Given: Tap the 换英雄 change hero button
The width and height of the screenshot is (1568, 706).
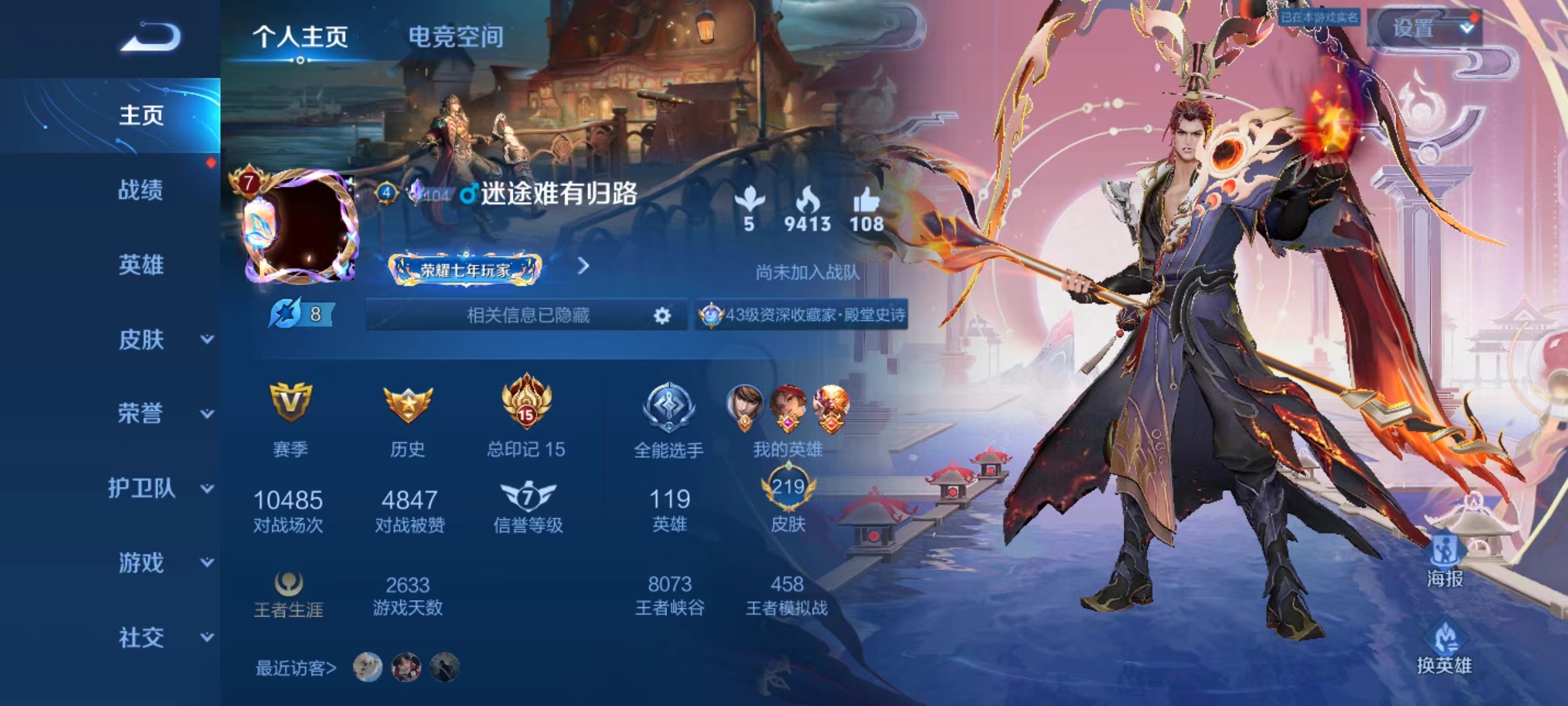Looking at the screenshot, I should point(1445,647).
